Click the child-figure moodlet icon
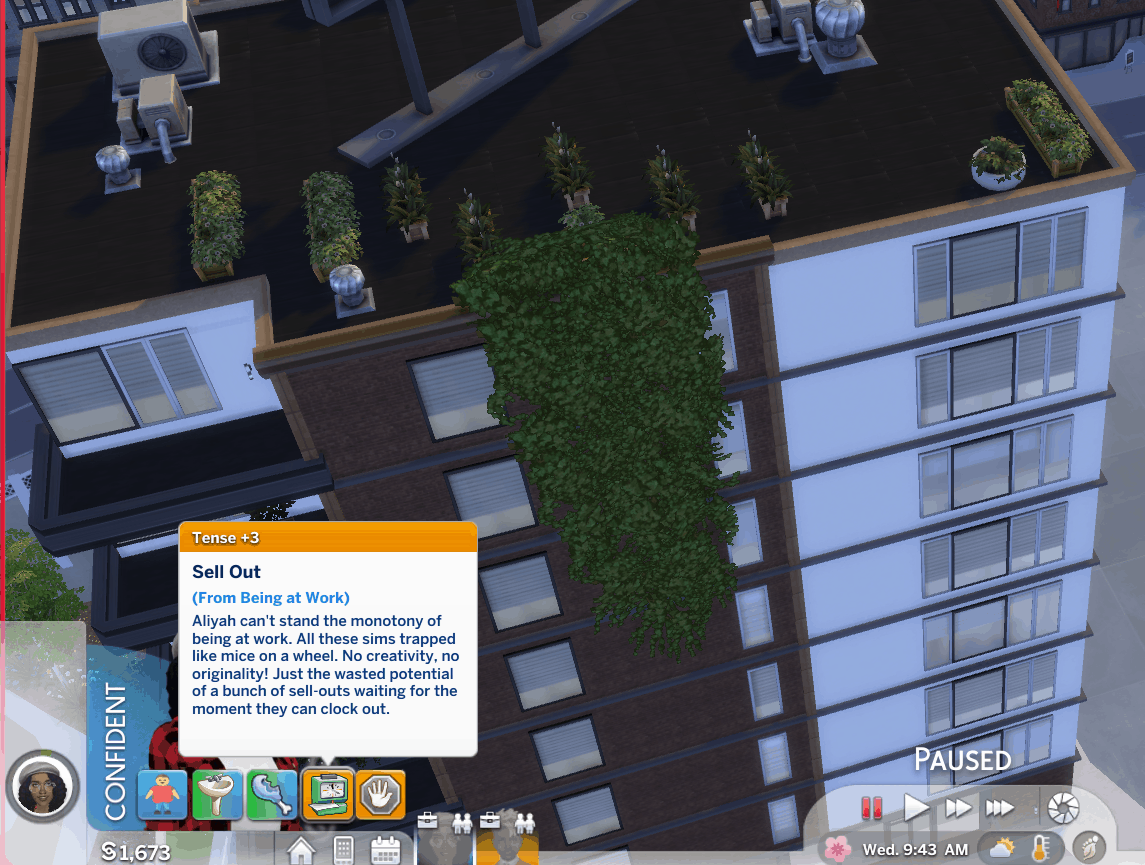The width and height of the screenshot is (1145, 865). 162,795
